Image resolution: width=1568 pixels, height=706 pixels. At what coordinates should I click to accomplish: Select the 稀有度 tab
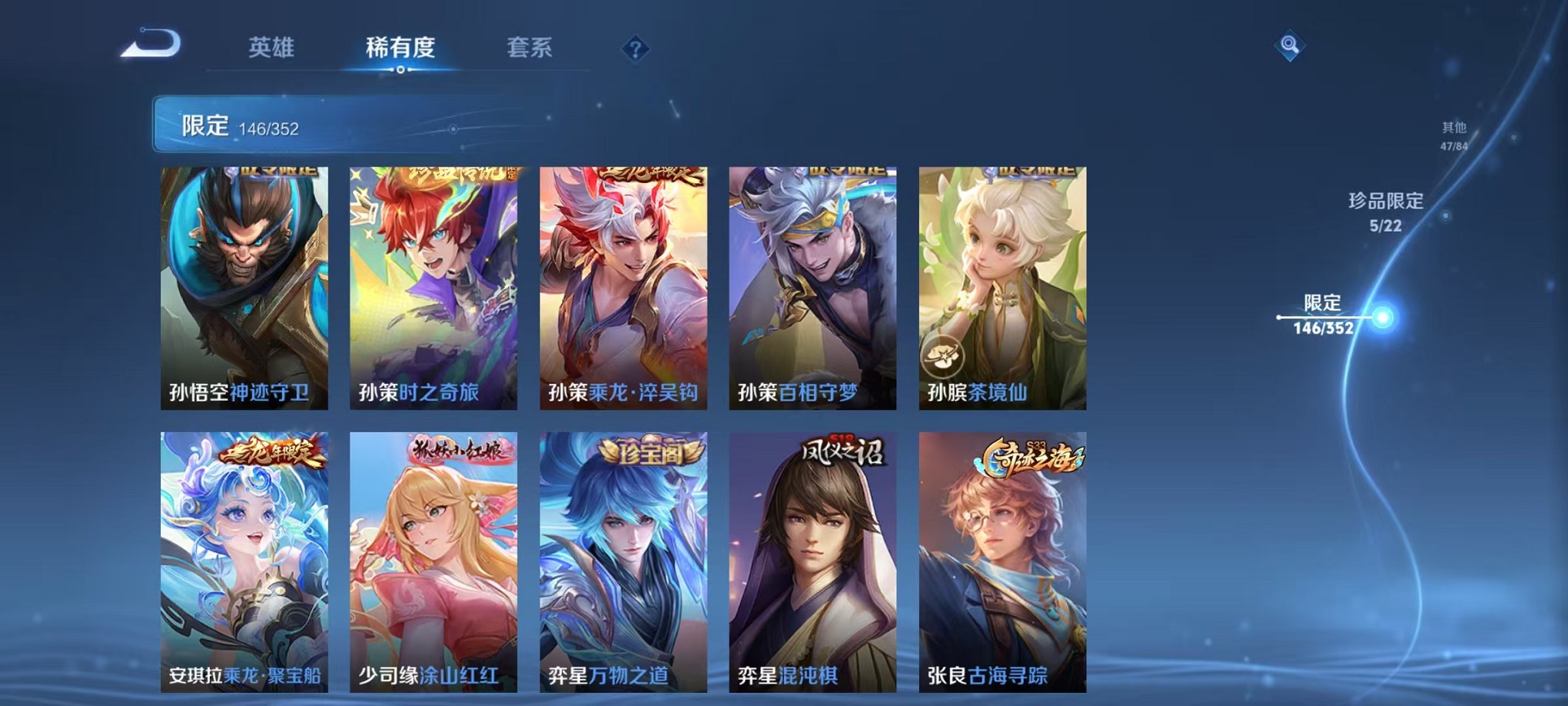click(399, 48)
